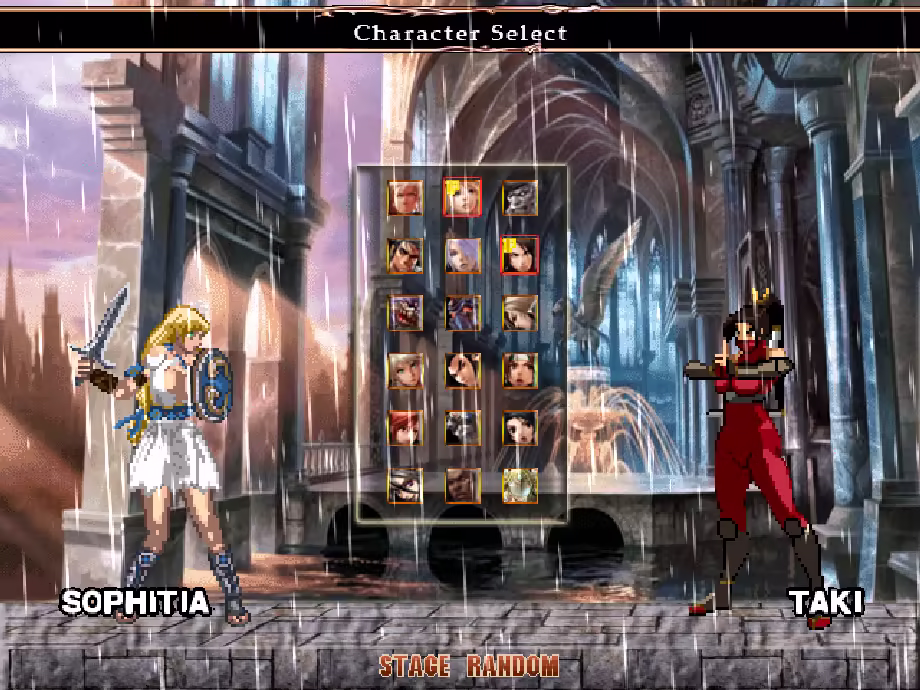The height and width of the screenshot is (690, 920).
Task: Select Sophitia's blonde portrait marked 1P
Action: tap(462, 197)
